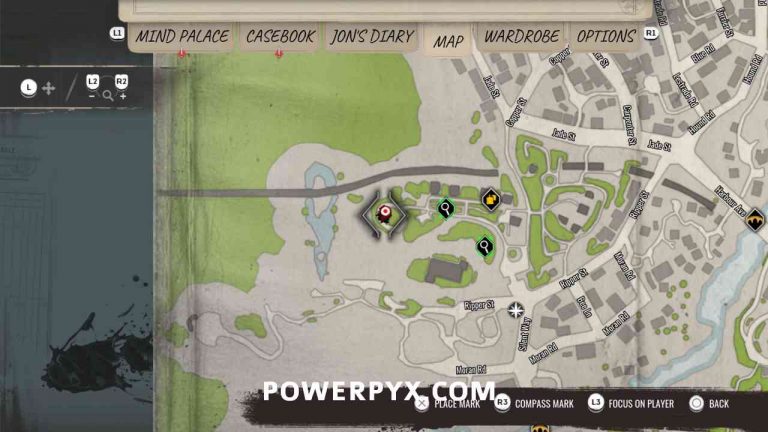
Task: Click the yellow diamond map marker
Action: pyautogui.click(x=490, y=199)
